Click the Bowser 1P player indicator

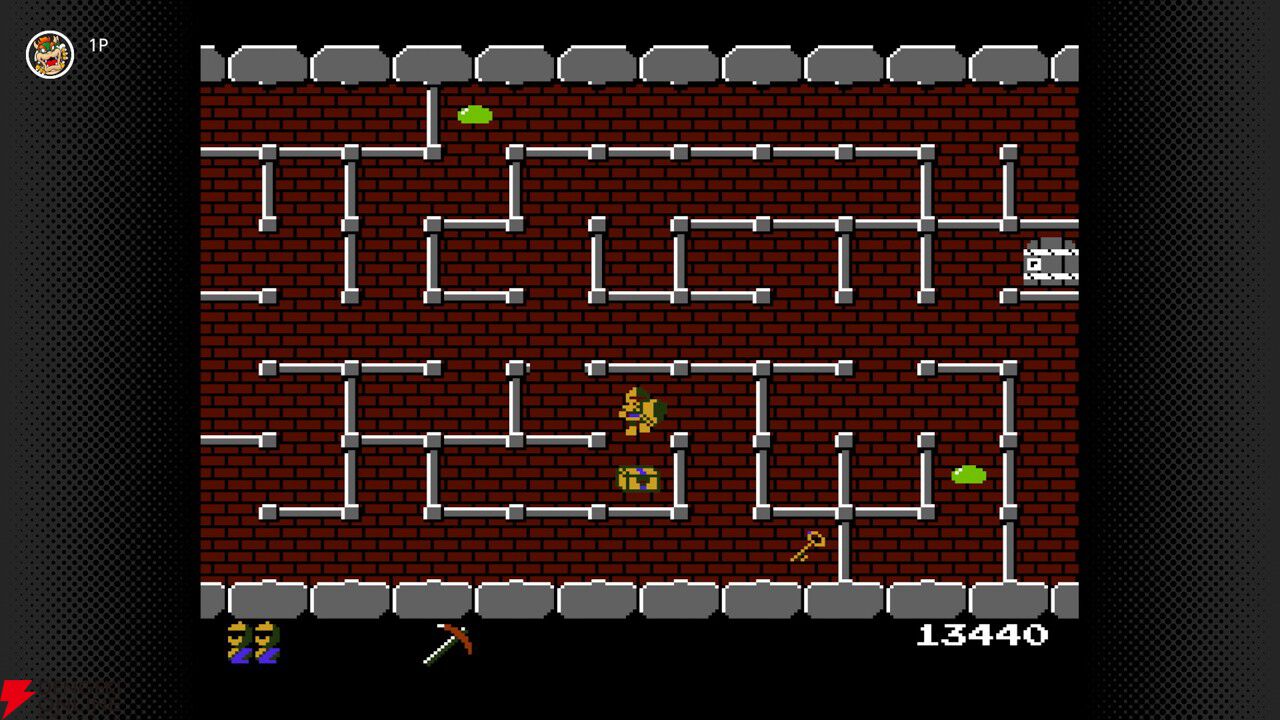(x=49, y=53)
